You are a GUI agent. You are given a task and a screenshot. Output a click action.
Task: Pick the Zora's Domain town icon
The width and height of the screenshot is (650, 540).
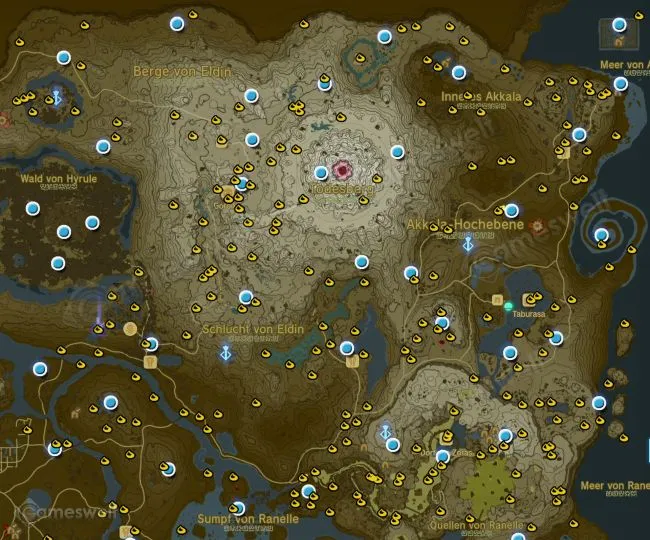(446, 438)
